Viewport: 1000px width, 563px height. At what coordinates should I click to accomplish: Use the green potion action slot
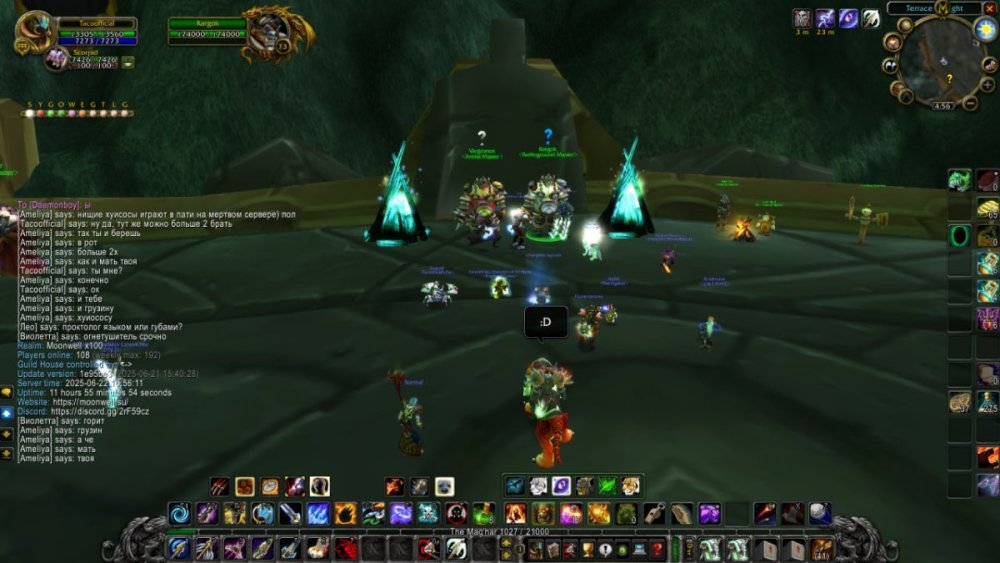point(484,514)
